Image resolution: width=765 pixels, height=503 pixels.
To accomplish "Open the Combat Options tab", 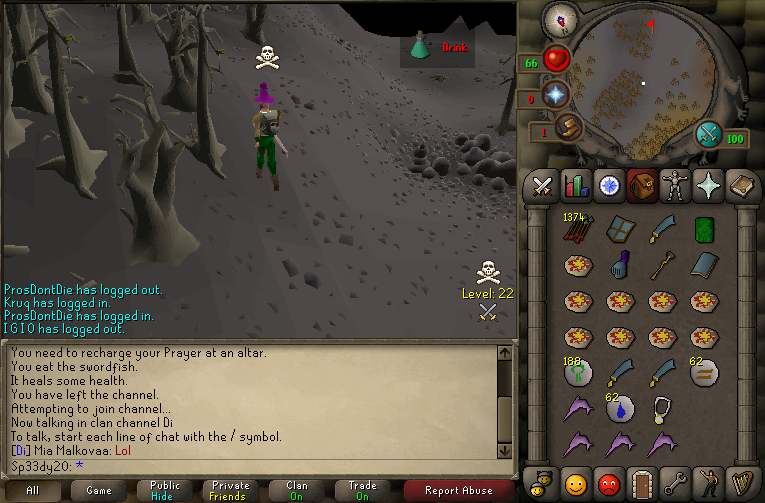I will [x=542, y=185].
